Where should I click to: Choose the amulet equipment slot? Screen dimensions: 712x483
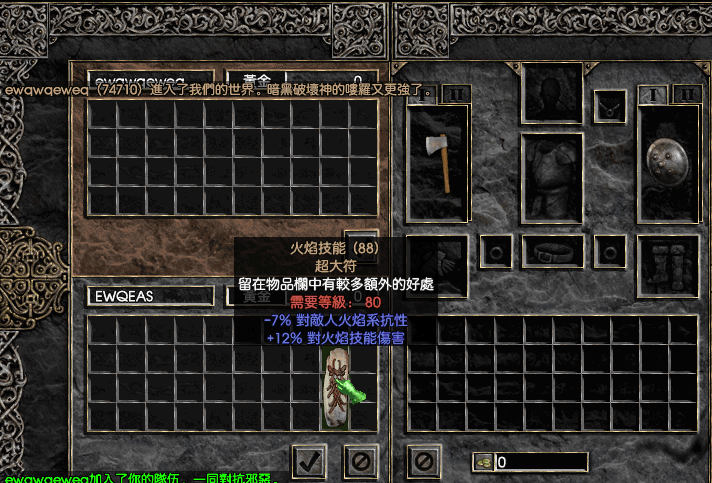point(609,106)
